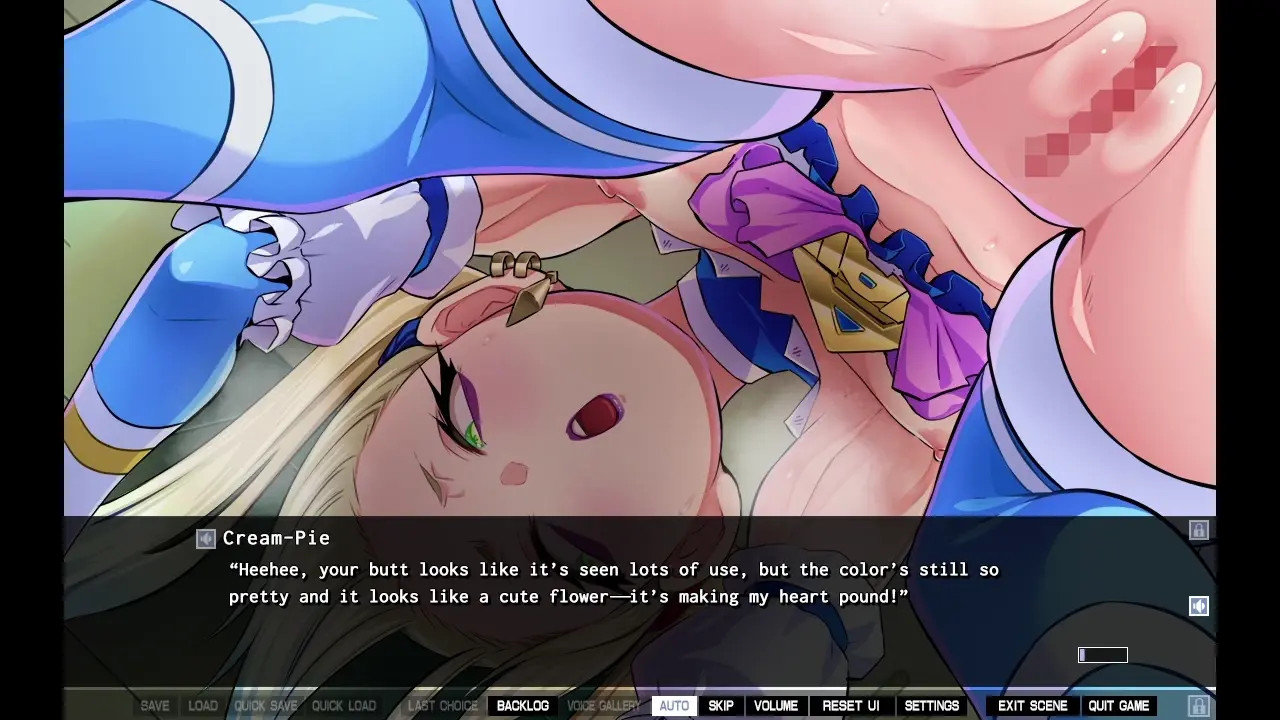1280x720 pixels.
Task: Toggle the lock icon atop dialogue box
Action: (1198, 530)
